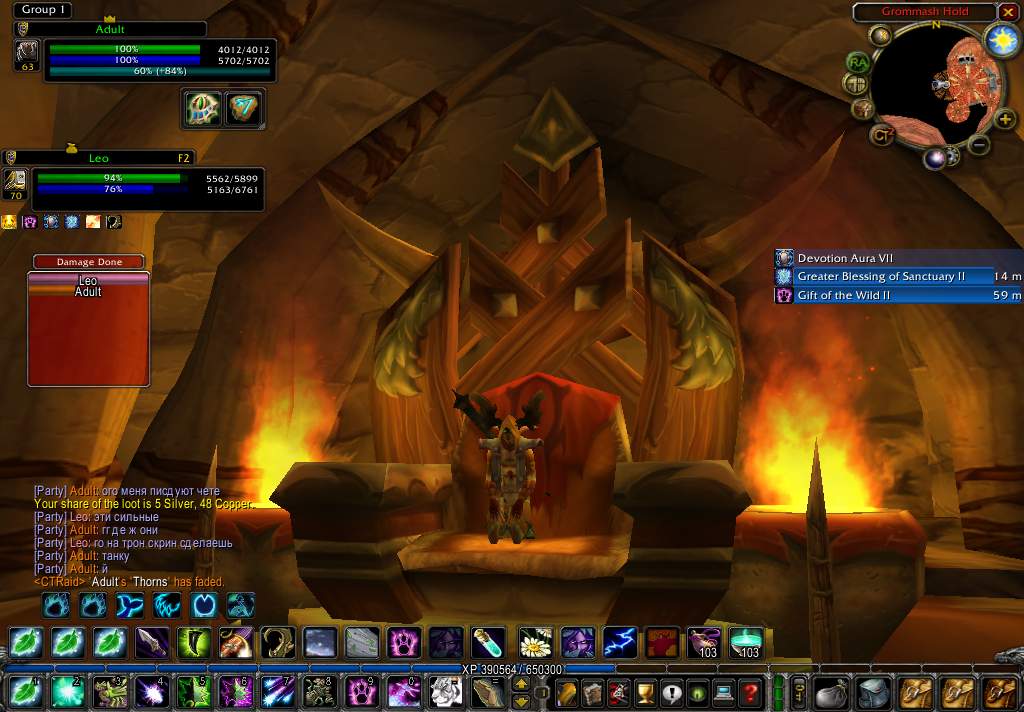
Task: Close the minimap with the X button
Action: pos(1007,12)
